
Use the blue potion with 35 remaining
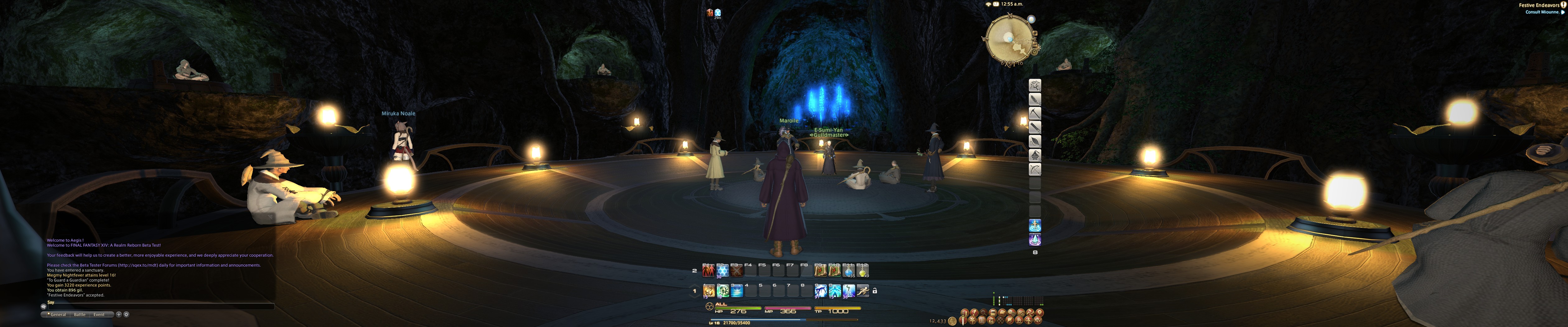tap(848, 271)
